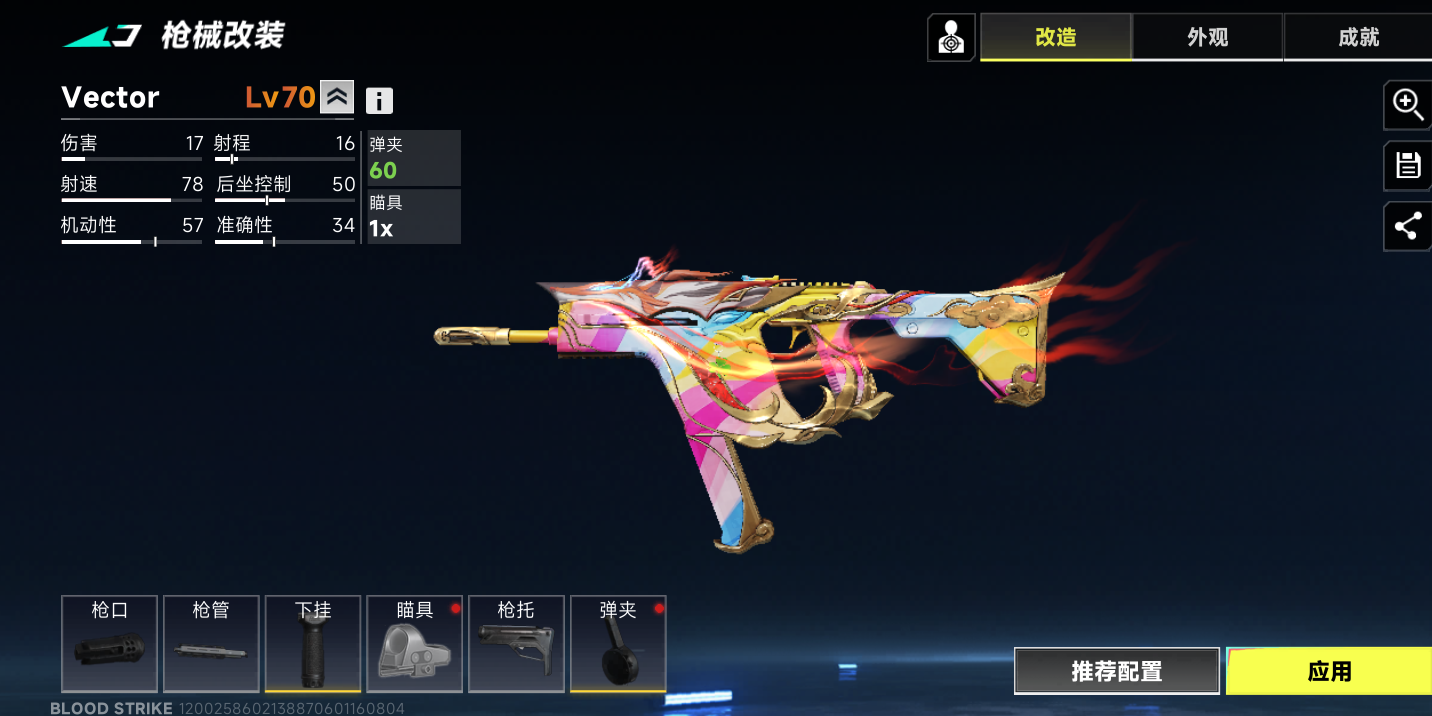Switch to the 成就 achievements tab

1358,37
